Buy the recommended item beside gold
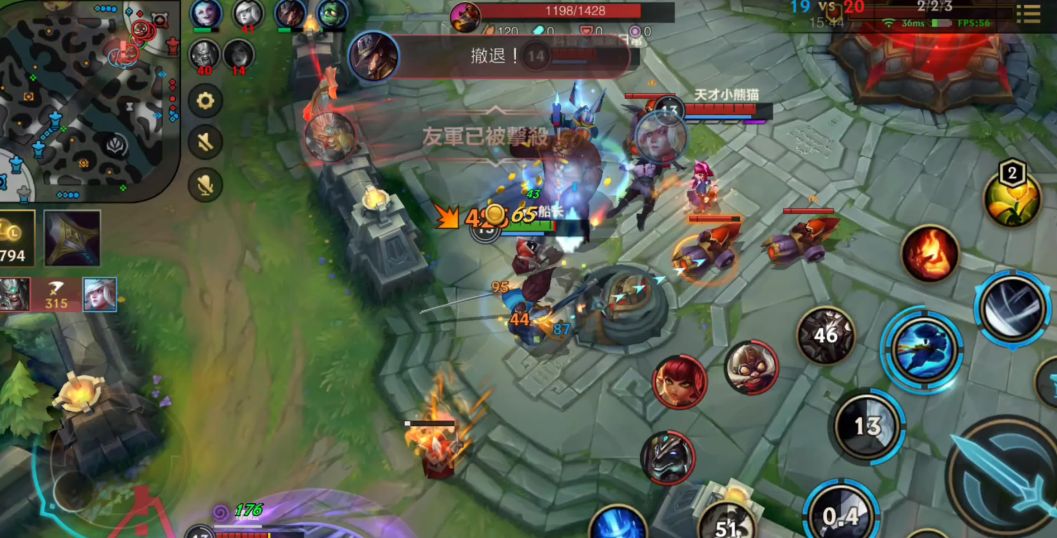 point(72,238)
